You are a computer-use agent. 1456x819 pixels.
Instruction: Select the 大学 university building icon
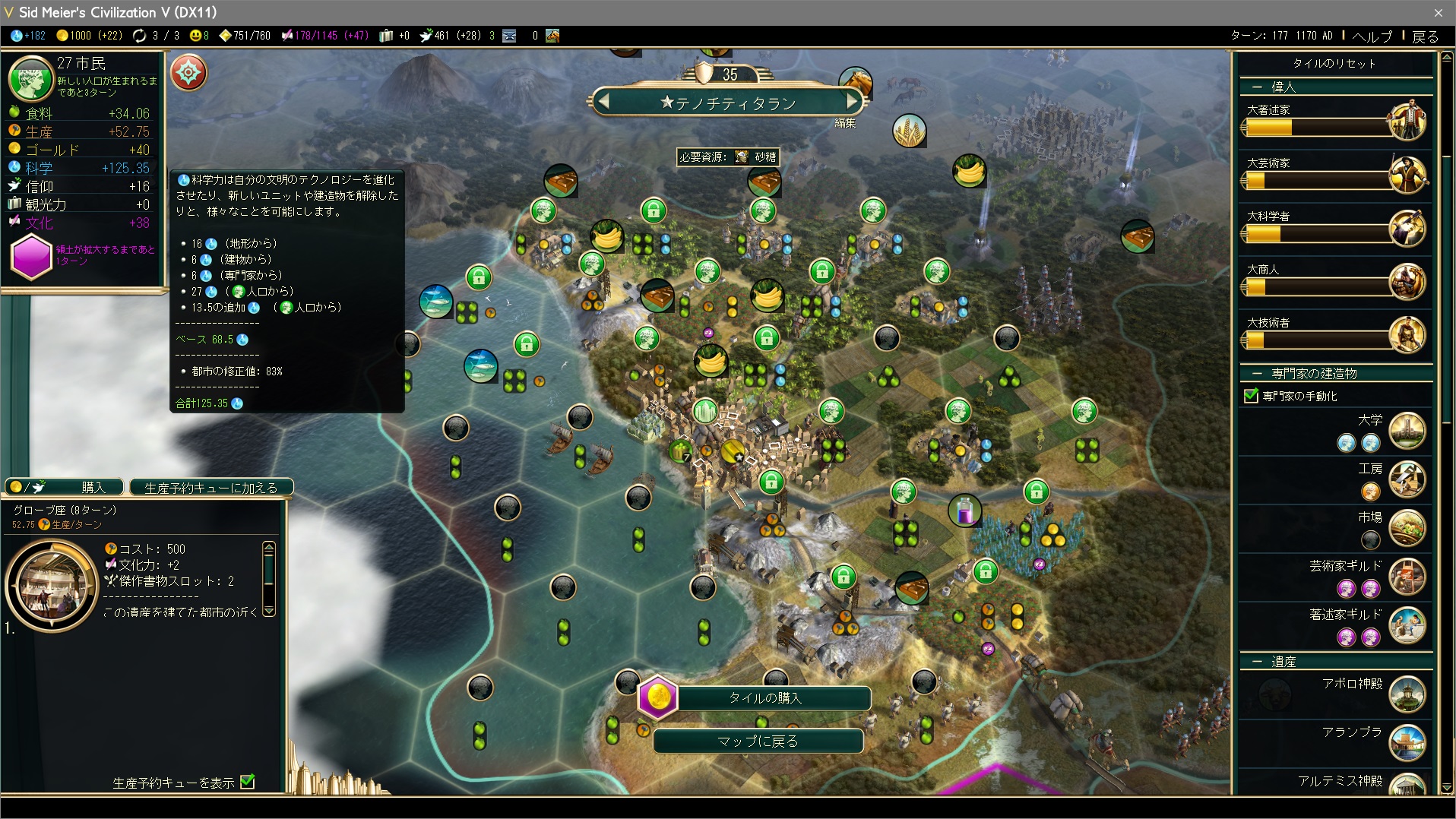pyautogui.click(x=1407, y=431)
